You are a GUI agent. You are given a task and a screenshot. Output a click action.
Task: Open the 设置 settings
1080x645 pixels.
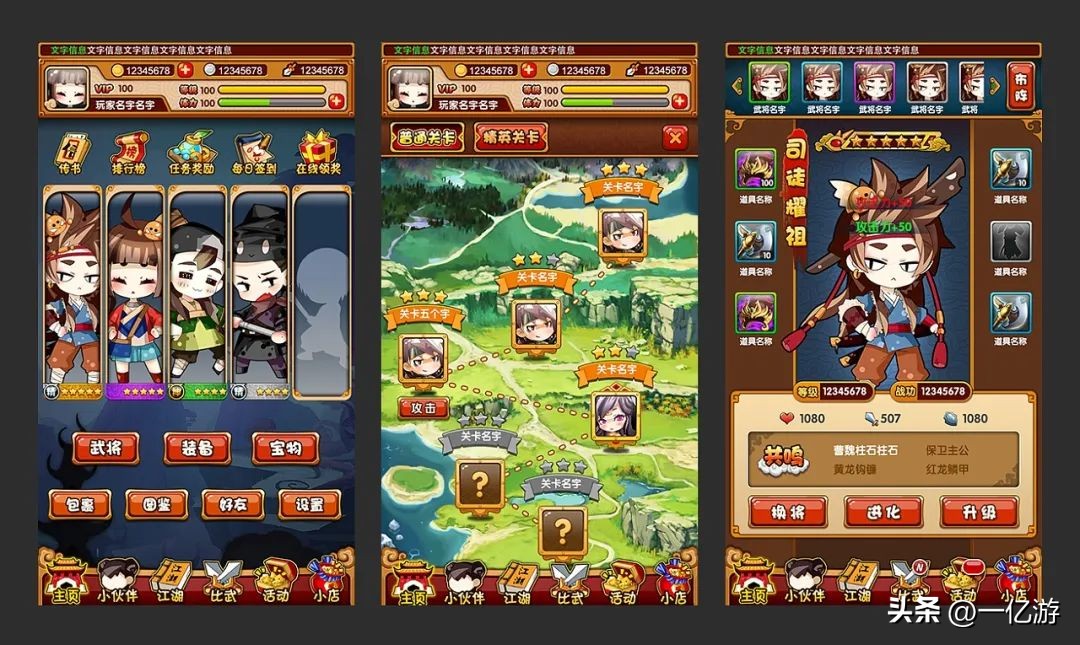309,504
